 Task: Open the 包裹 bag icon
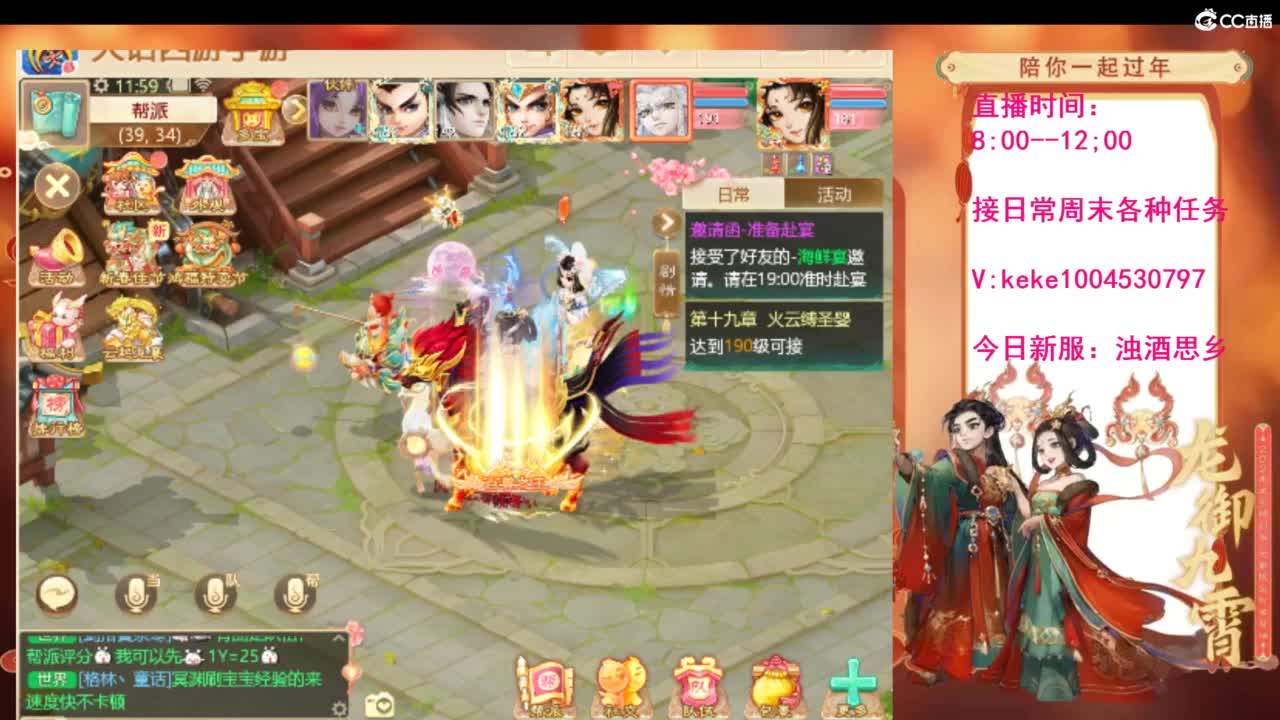774,680
